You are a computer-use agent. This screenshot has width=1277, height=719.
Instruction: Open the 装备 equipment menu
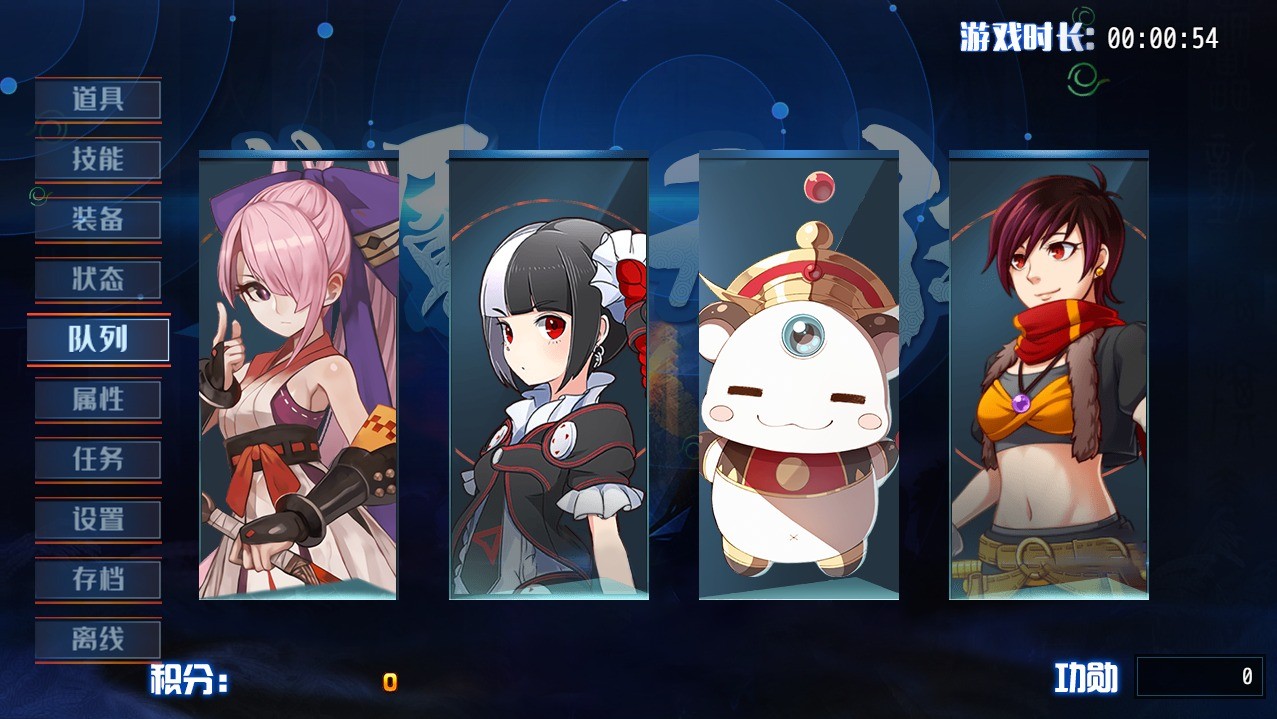pyautogui.click(x=98, y=220)
